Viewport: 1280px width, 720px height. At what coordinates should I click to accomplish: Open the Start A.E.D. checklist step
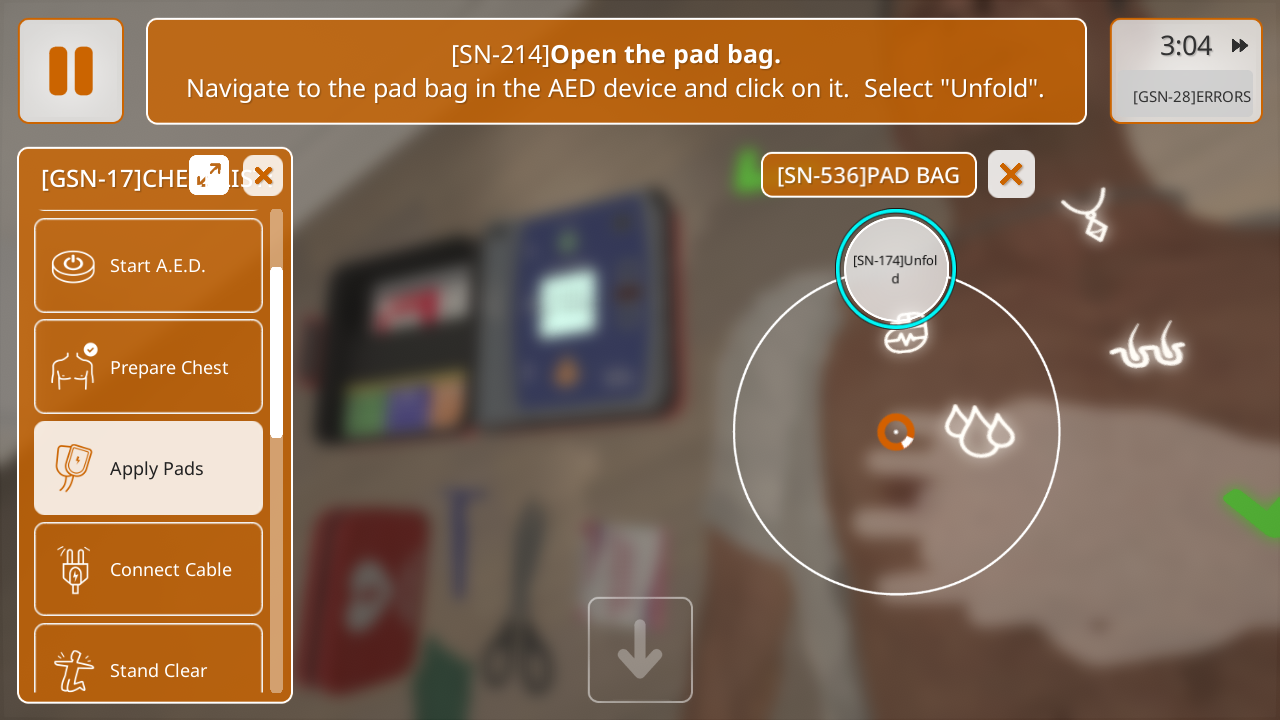click(148, 266)
